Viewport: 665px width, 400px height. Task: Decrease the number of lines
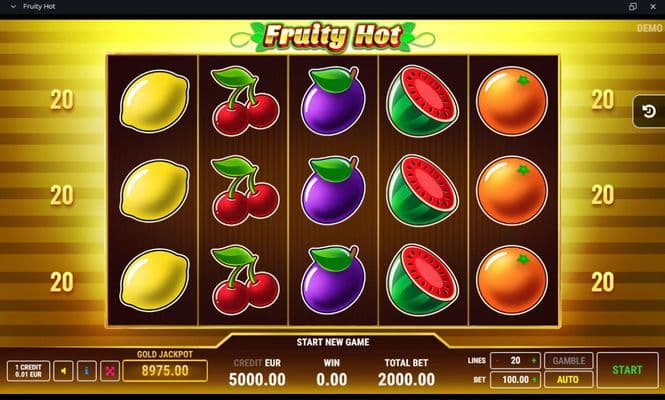(x=498, y=361)
